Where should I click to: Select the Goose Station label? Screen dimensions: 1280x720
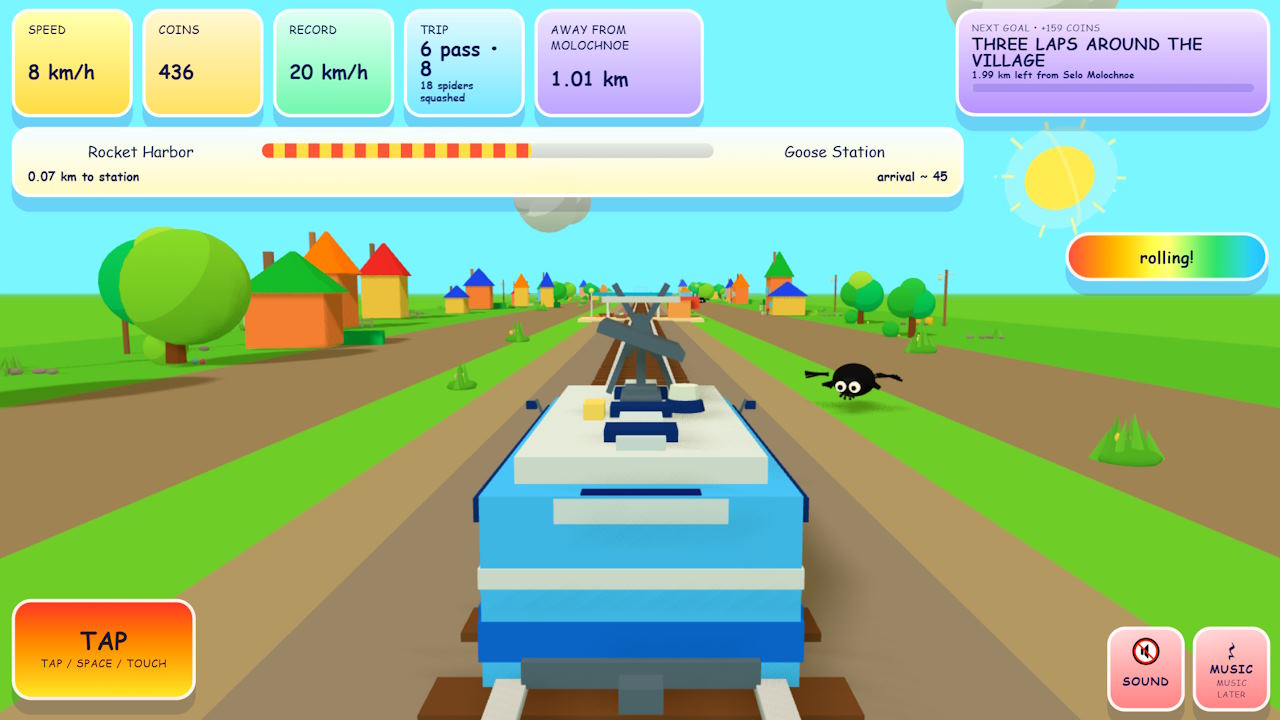(x=834, y=152)
